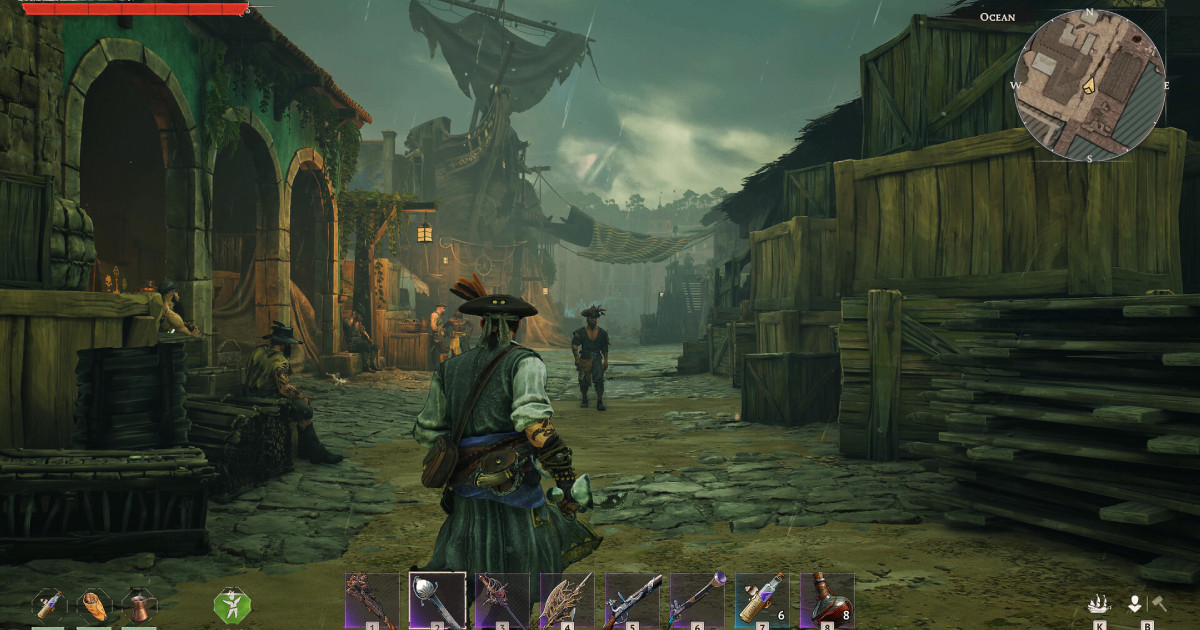Select the orb-tipped staff gun in slot 6
Screen dimensions: 1200x630
[697, 600]
